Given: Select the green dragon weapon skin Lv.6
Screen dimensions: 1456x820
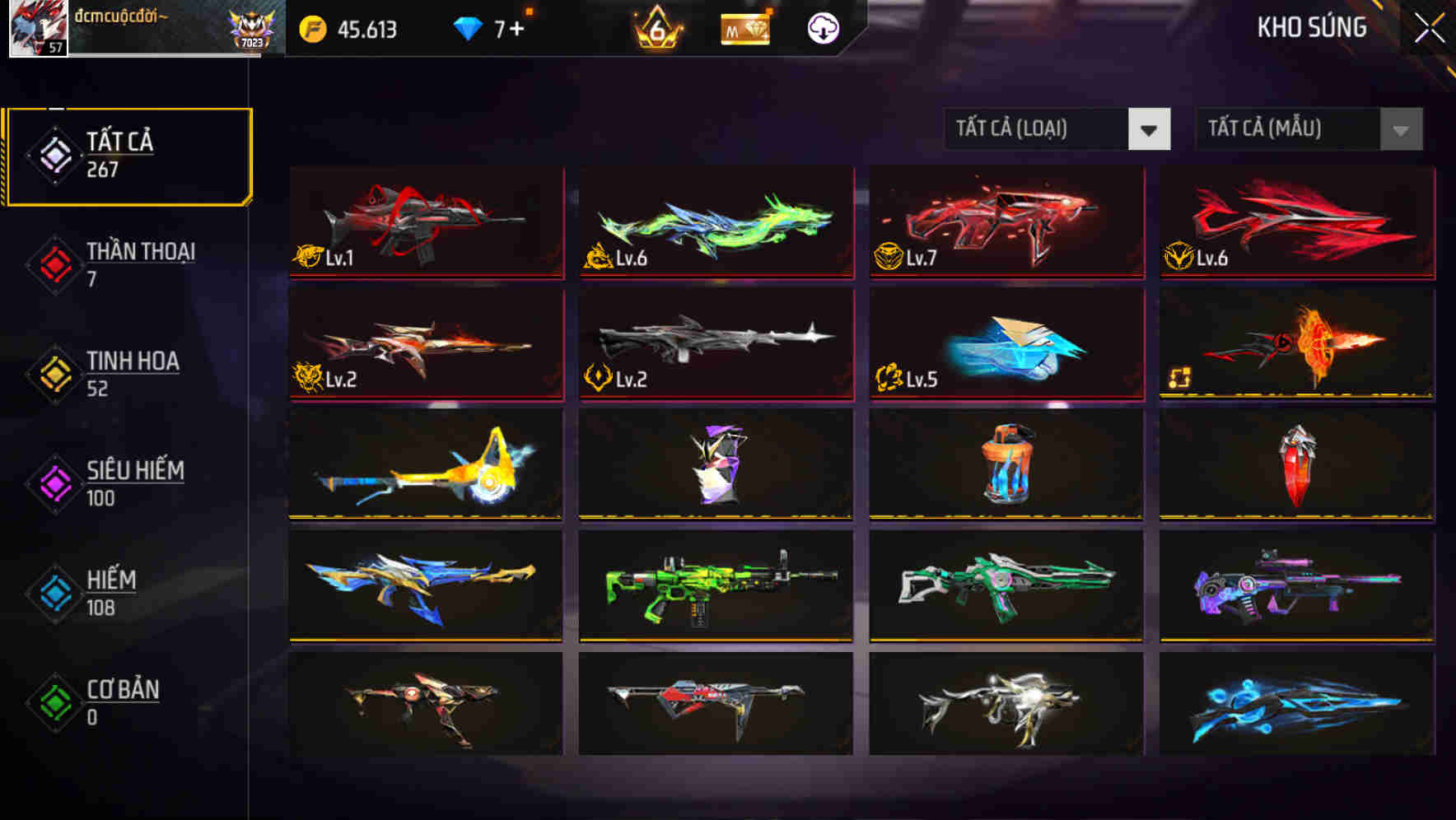Looking at the screenshot, I should click(714, 222).
